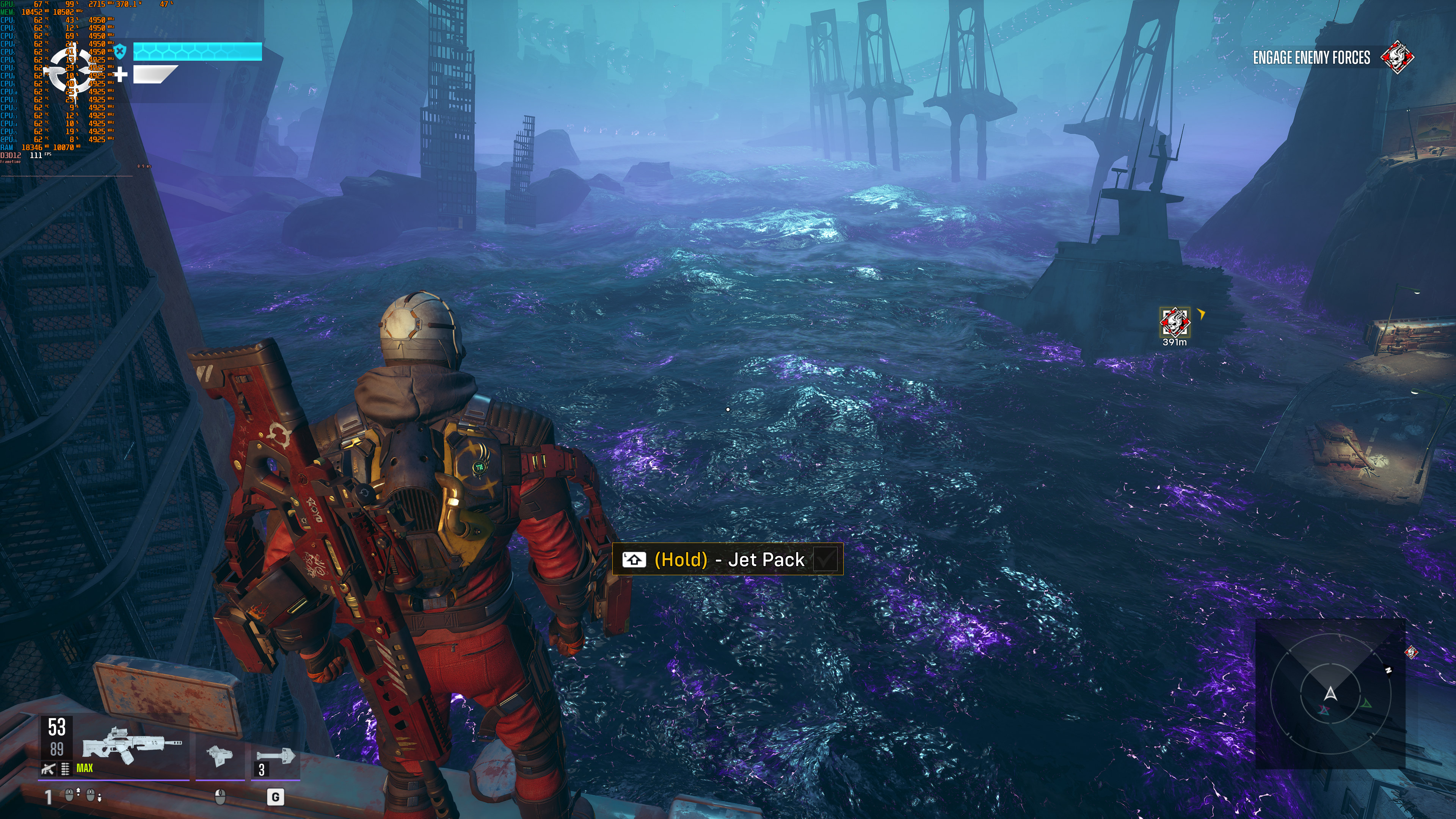Select the grenade slot with count 3

point(275,758)
